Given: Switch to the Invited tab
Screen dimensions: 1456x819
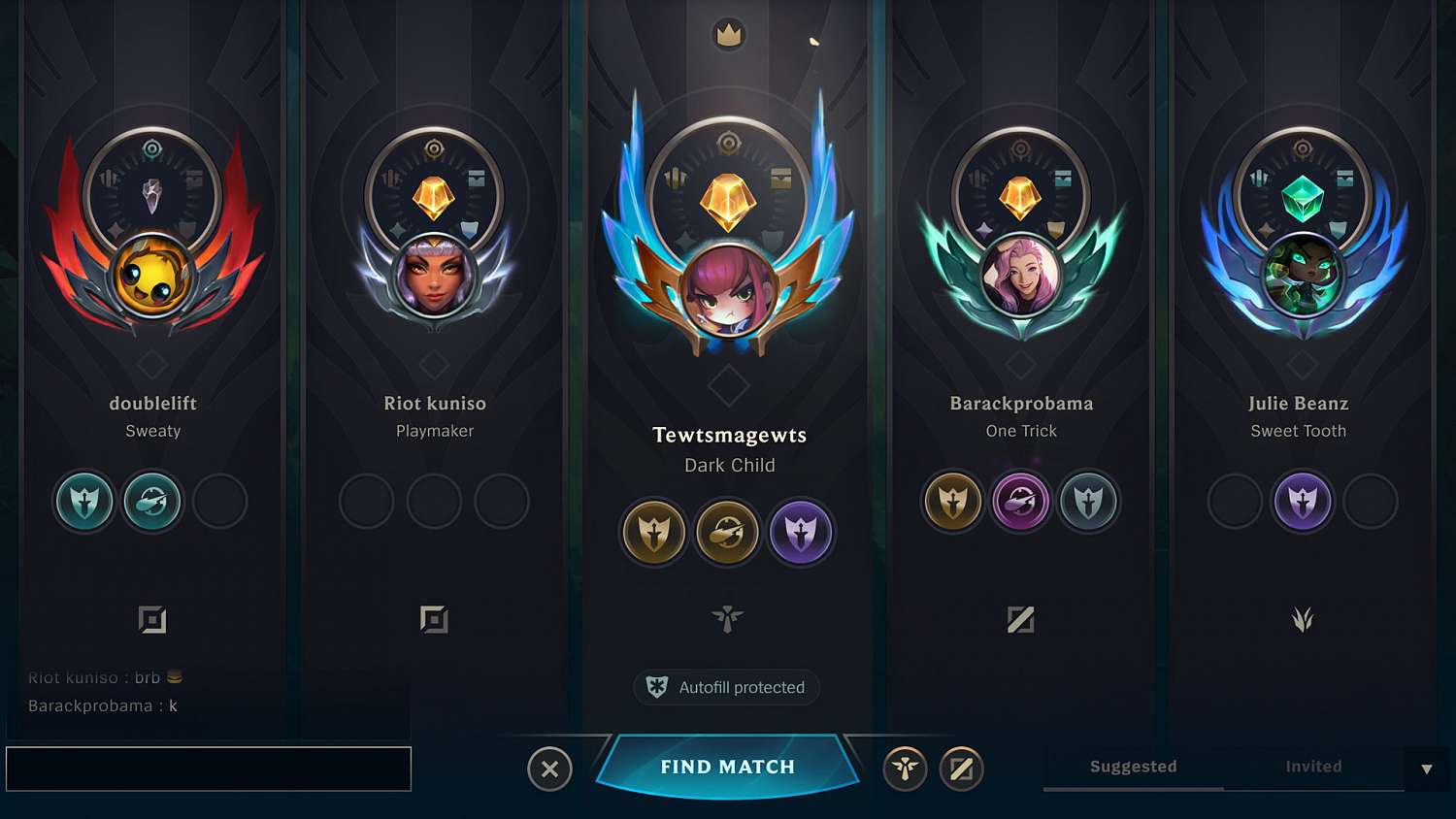Looking at the screenshot, I should 1313,767.
